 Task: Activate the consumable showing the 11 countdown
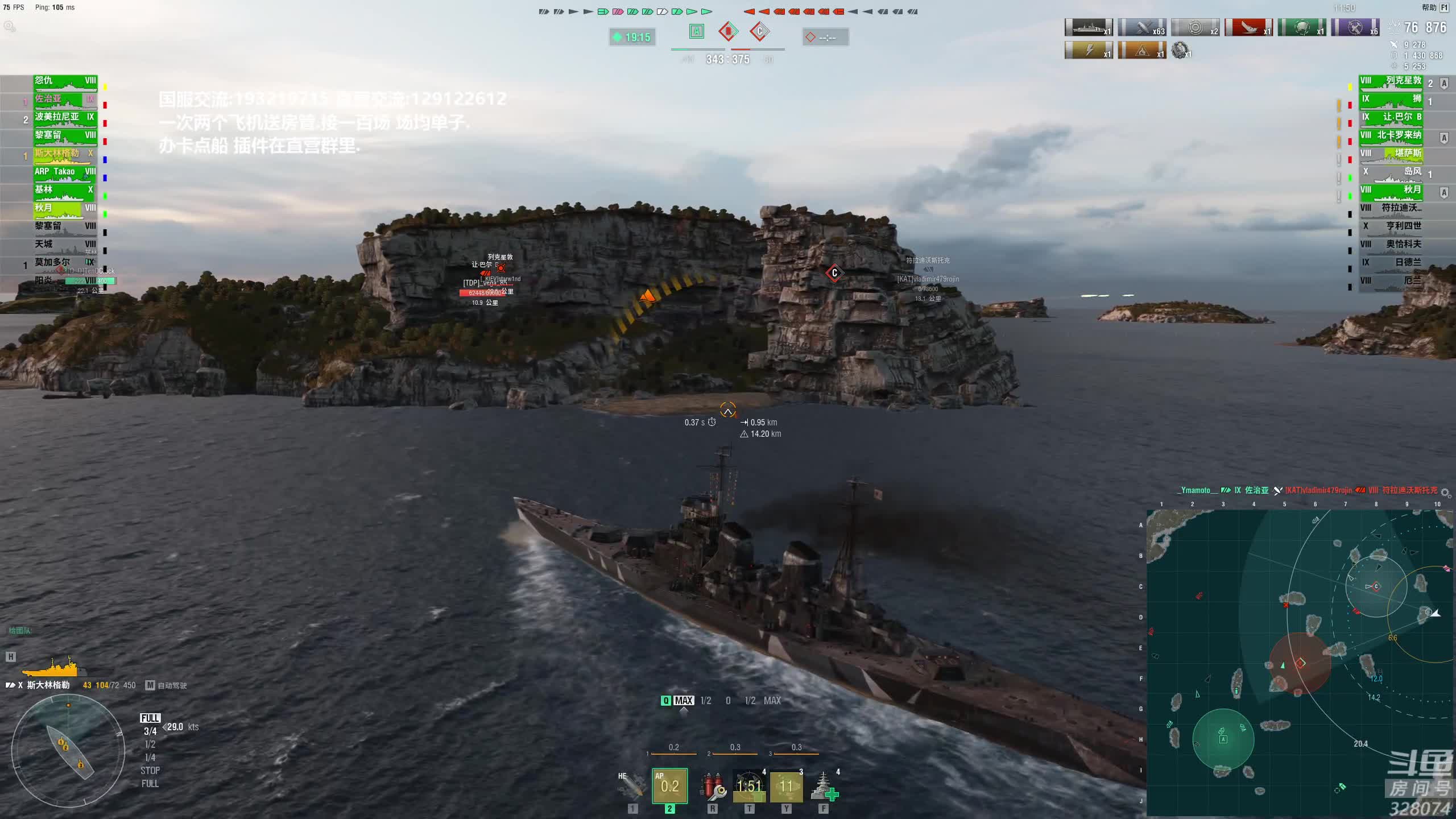(x=786, y=785)
